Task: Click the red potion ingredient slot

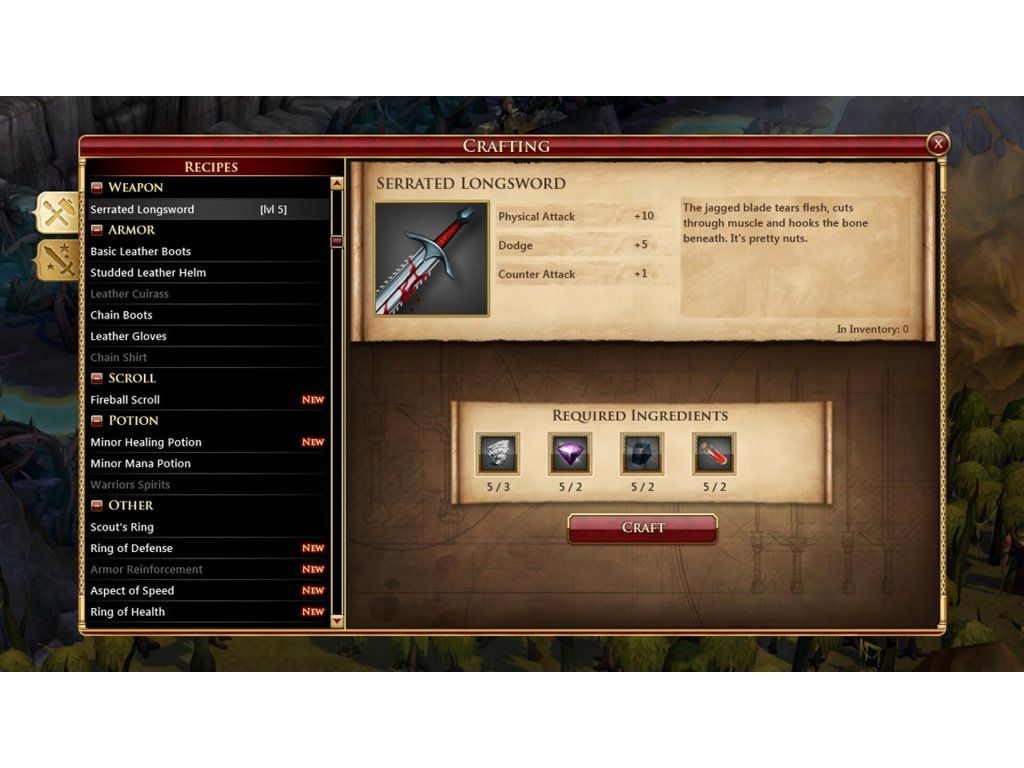Action: point(714,454)
